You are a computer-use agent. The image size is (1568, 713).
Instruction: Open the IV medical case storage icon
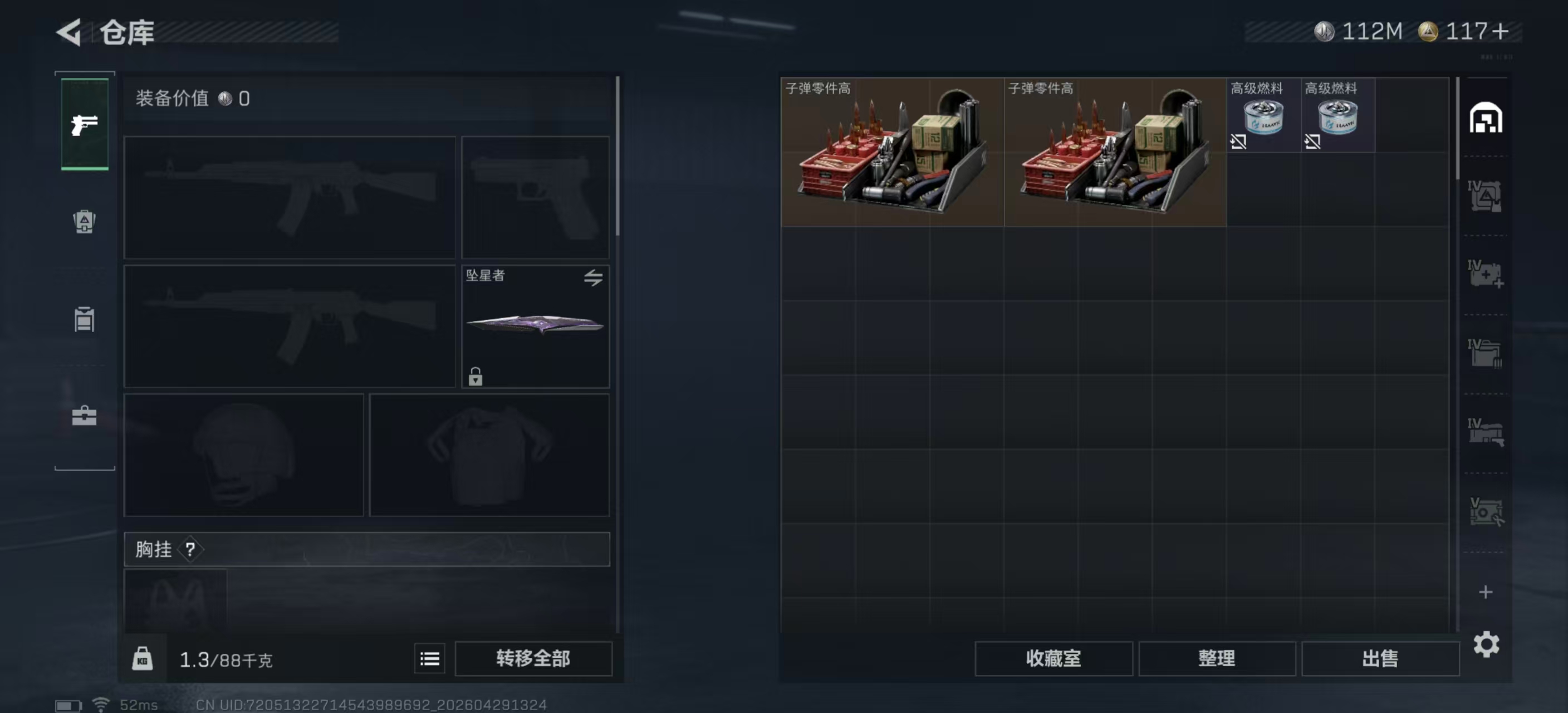pyautogui.click(x=1486, y=274)
